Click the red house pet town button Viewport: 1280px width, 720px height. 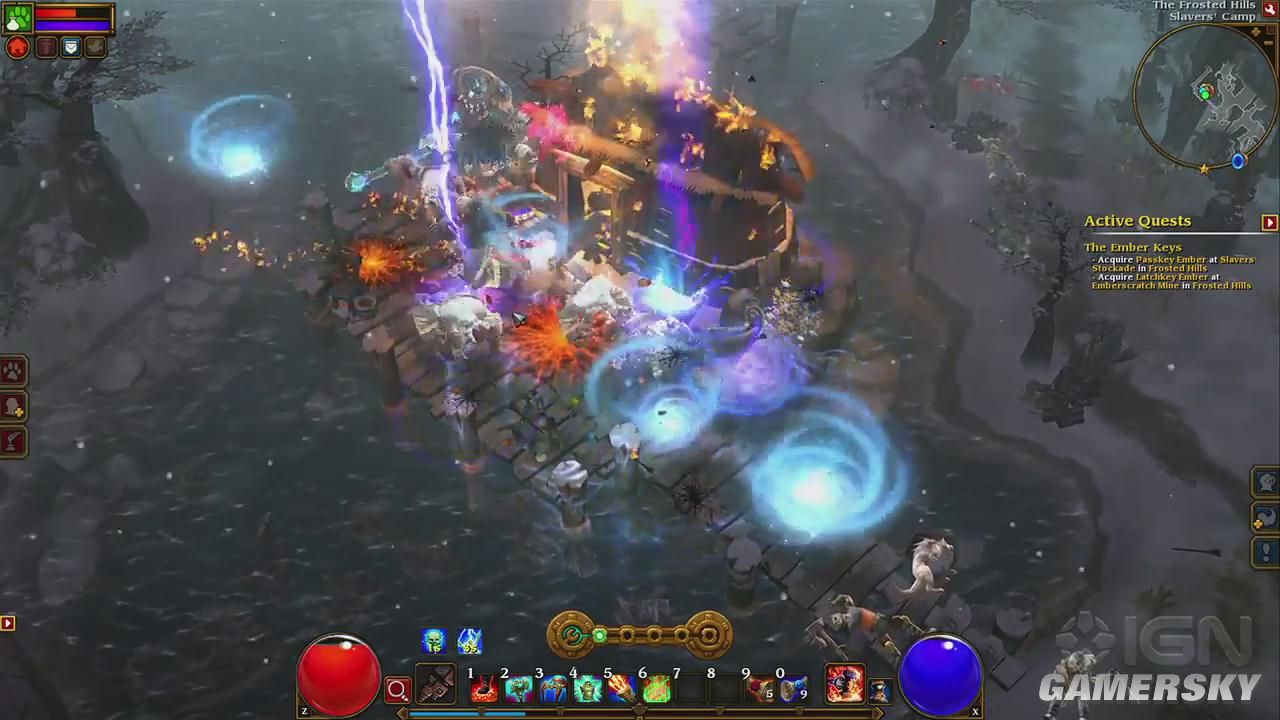tap(18, 48)
